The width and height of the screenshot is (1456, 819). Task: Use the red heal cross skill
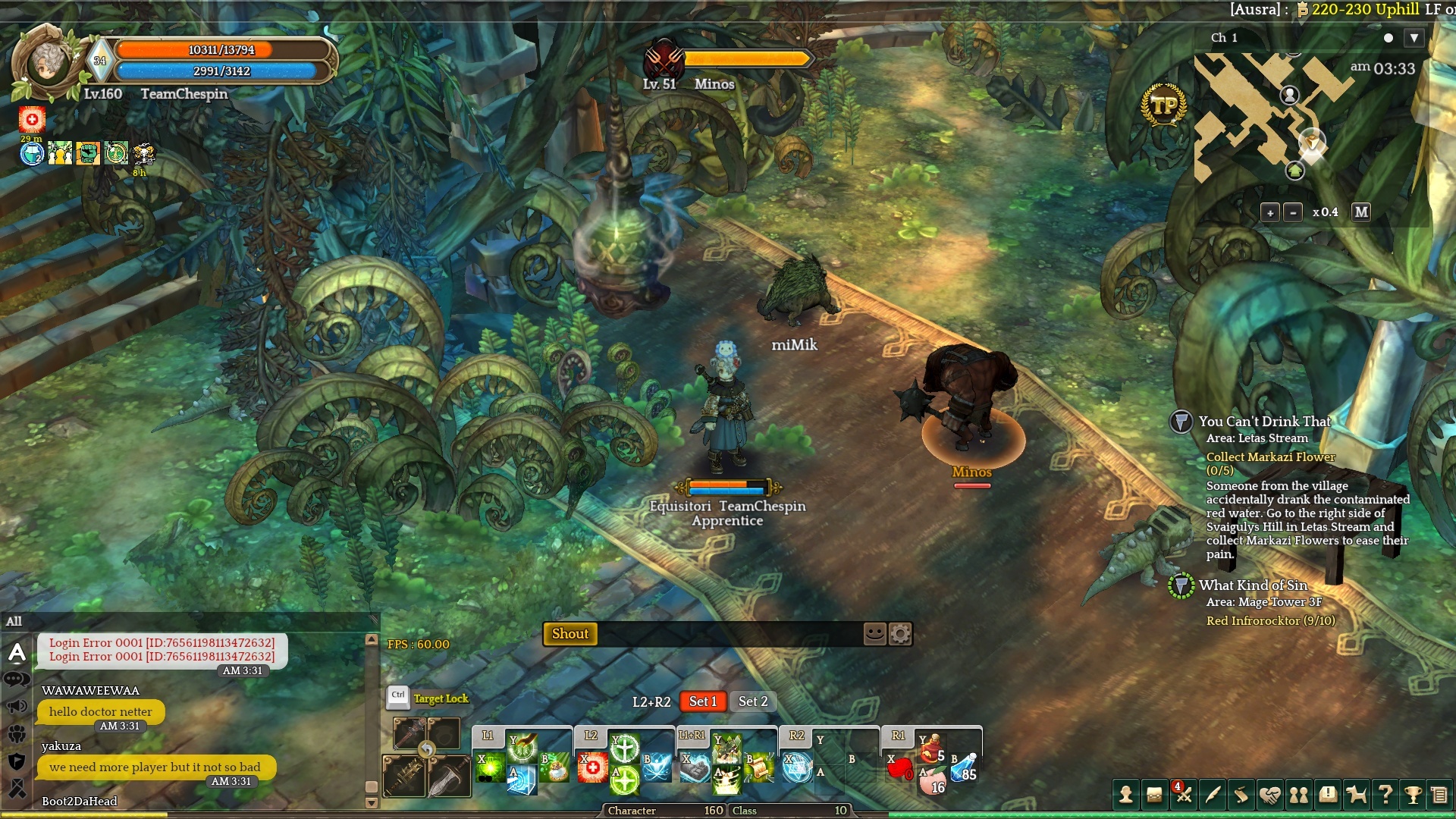point(591,768)
